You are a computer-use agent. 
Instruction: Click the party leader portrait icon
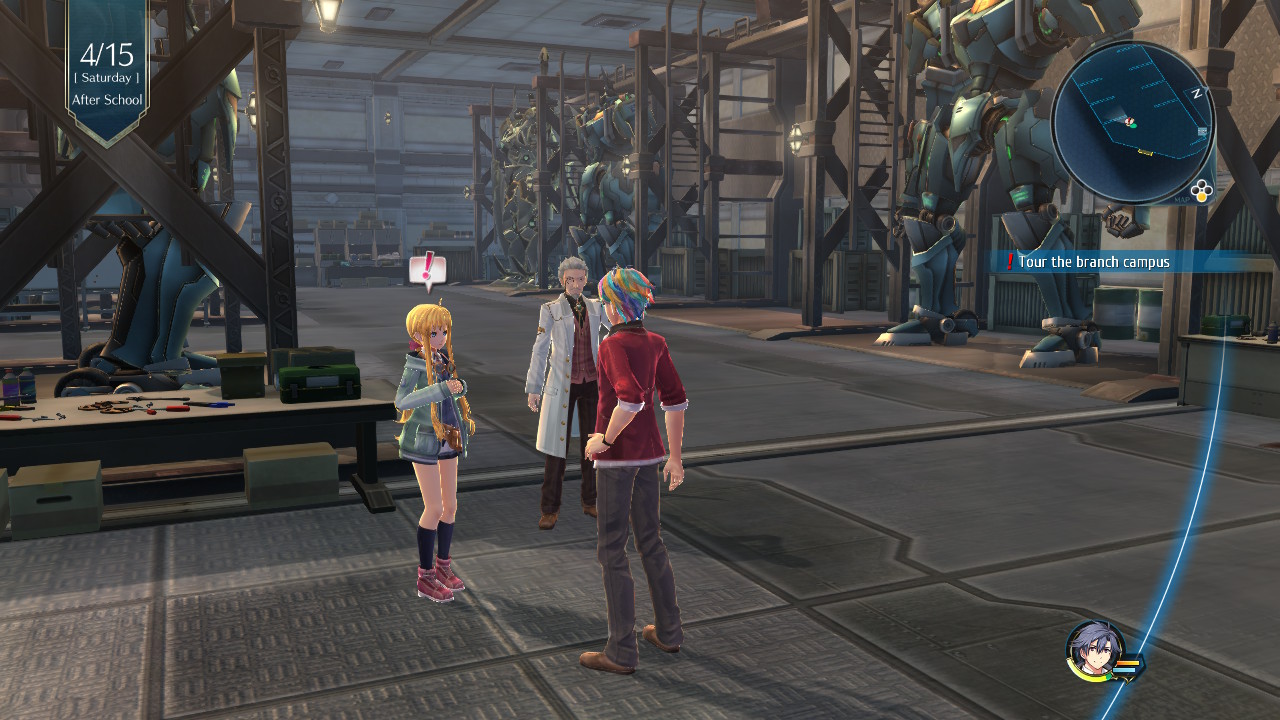(x=1095, y=649)
